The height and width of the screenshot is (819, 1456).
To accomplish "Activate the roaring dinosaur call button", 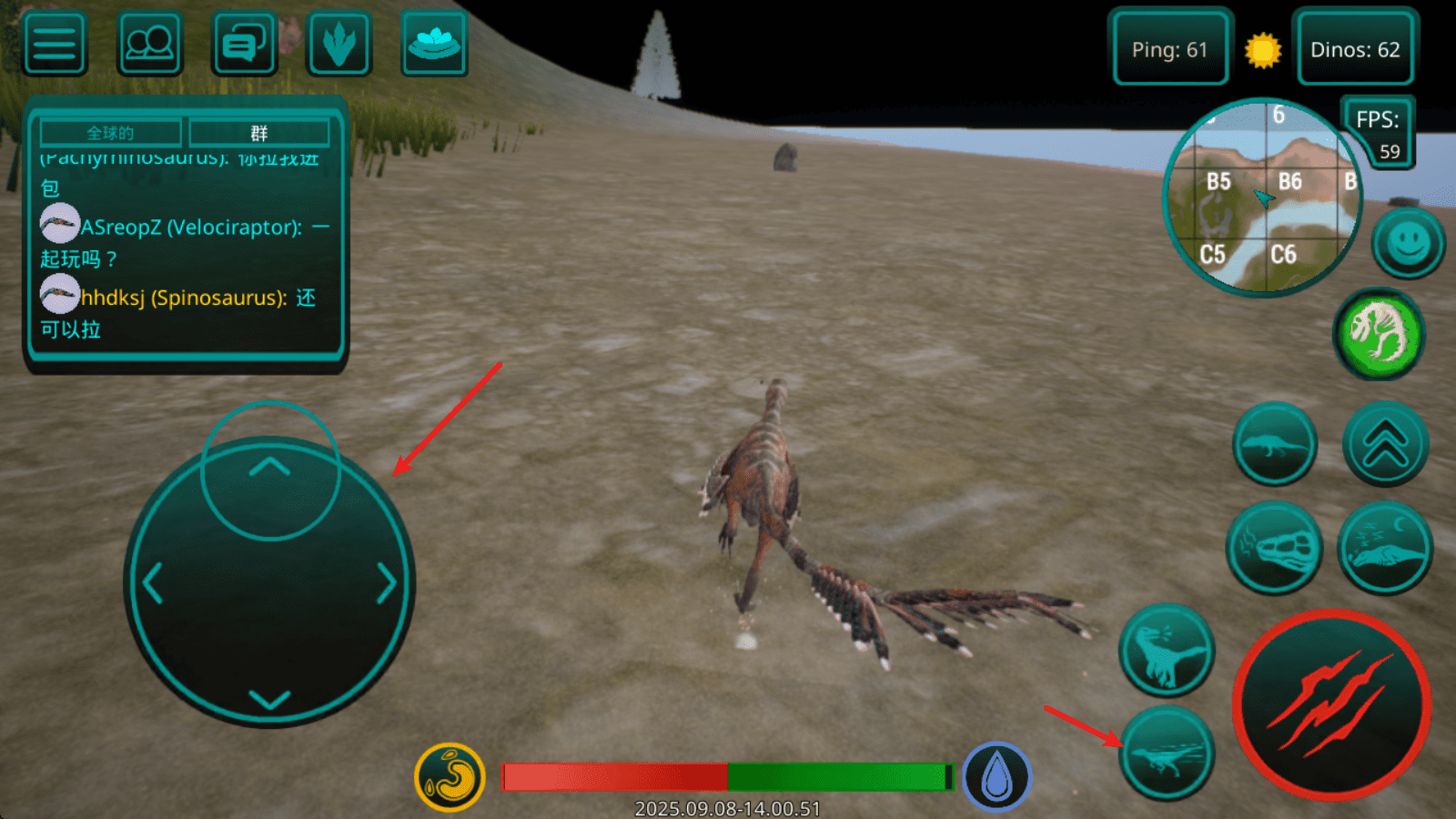I will (x=1166, y=651).
